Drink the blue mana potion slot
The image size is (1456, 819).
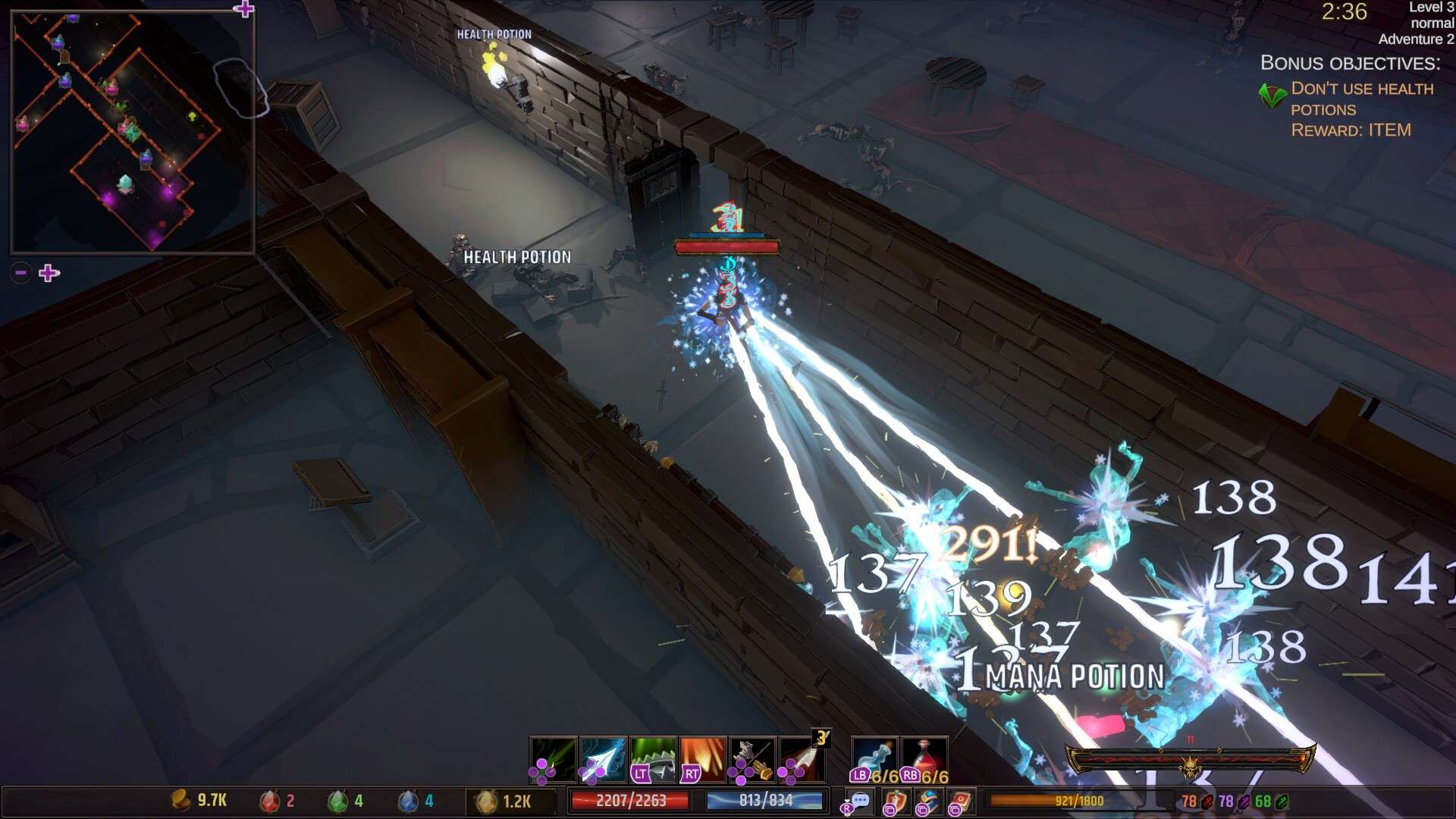[874, 758]
